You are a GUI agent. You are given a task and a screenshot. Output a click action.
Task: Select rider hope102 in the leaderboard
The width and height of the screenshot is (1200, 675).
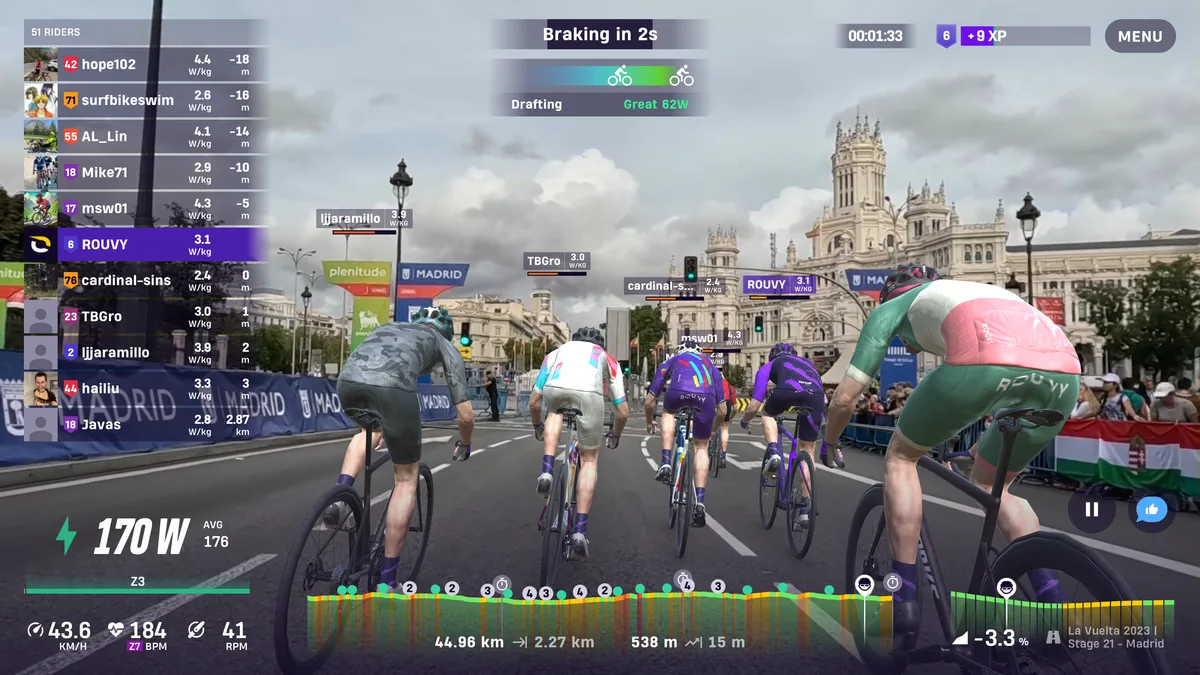pos(145,65)
